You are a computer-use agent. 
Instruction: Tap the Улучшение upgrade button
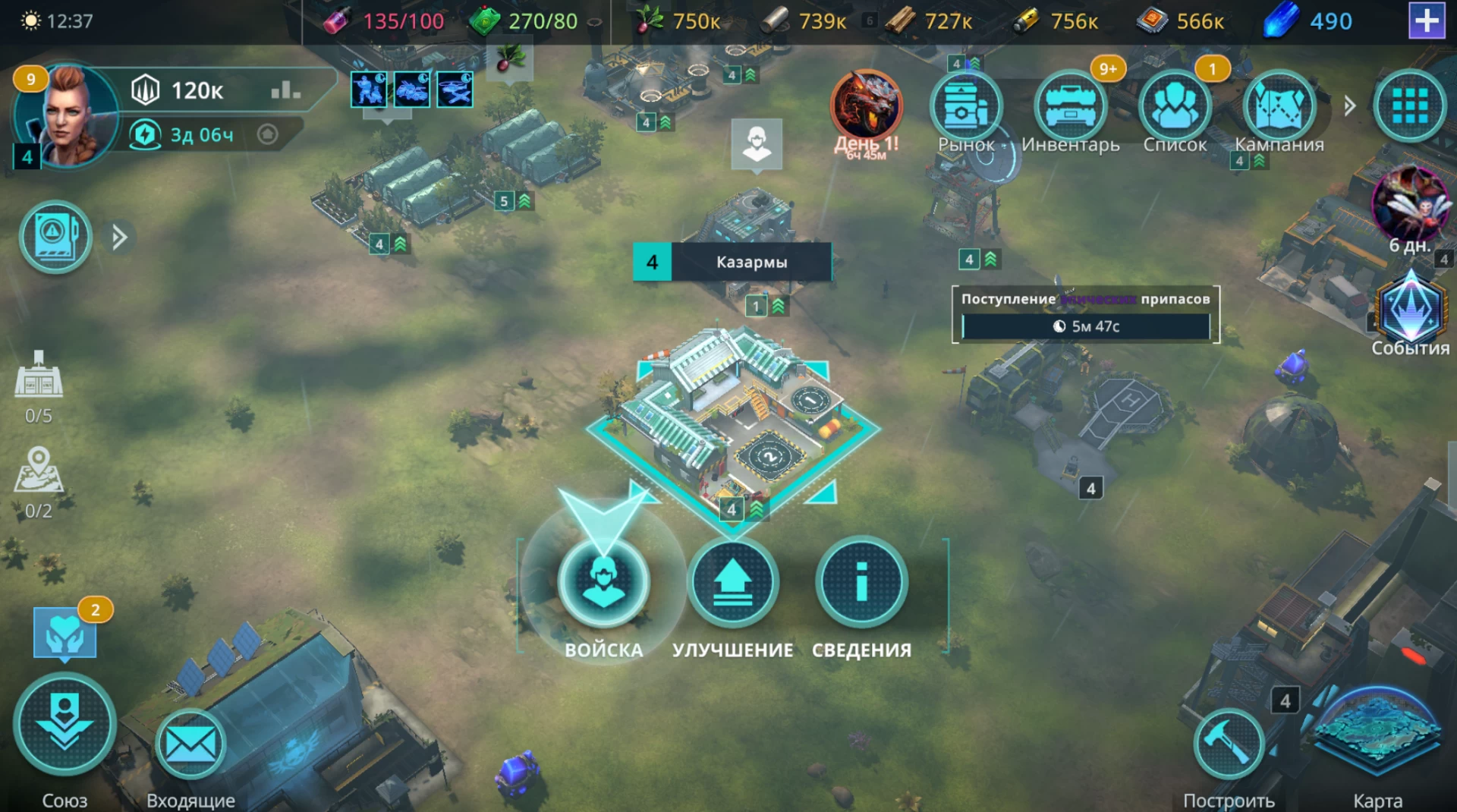tap(732, 583)
